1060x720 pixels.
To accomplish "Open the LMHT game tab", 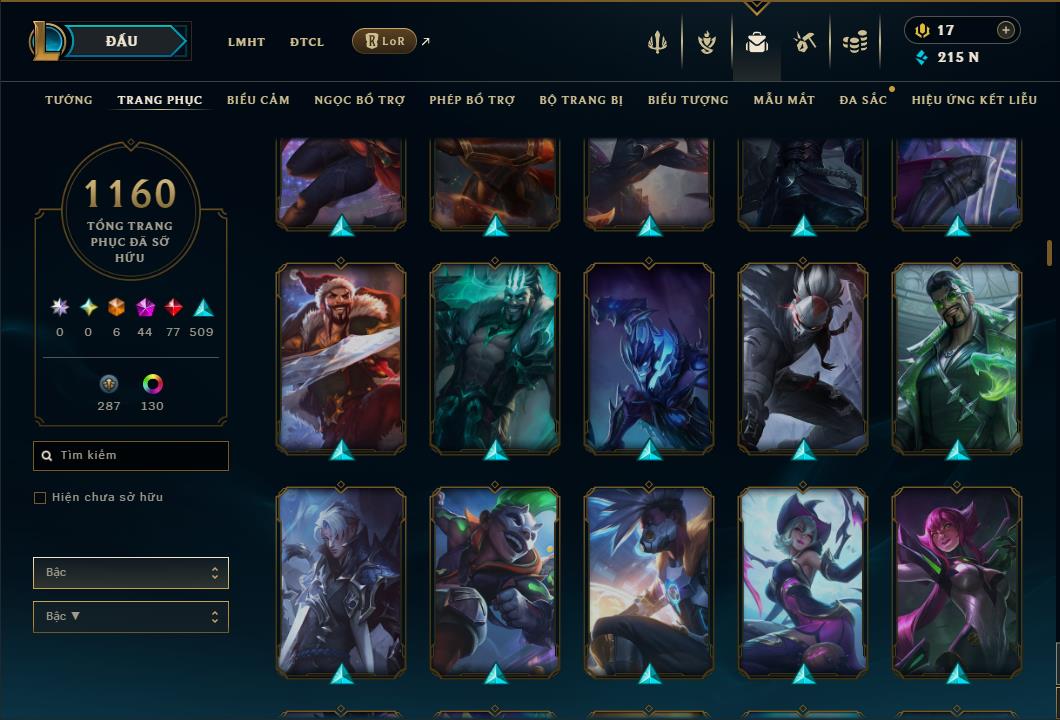I will (x=246, y=42).
